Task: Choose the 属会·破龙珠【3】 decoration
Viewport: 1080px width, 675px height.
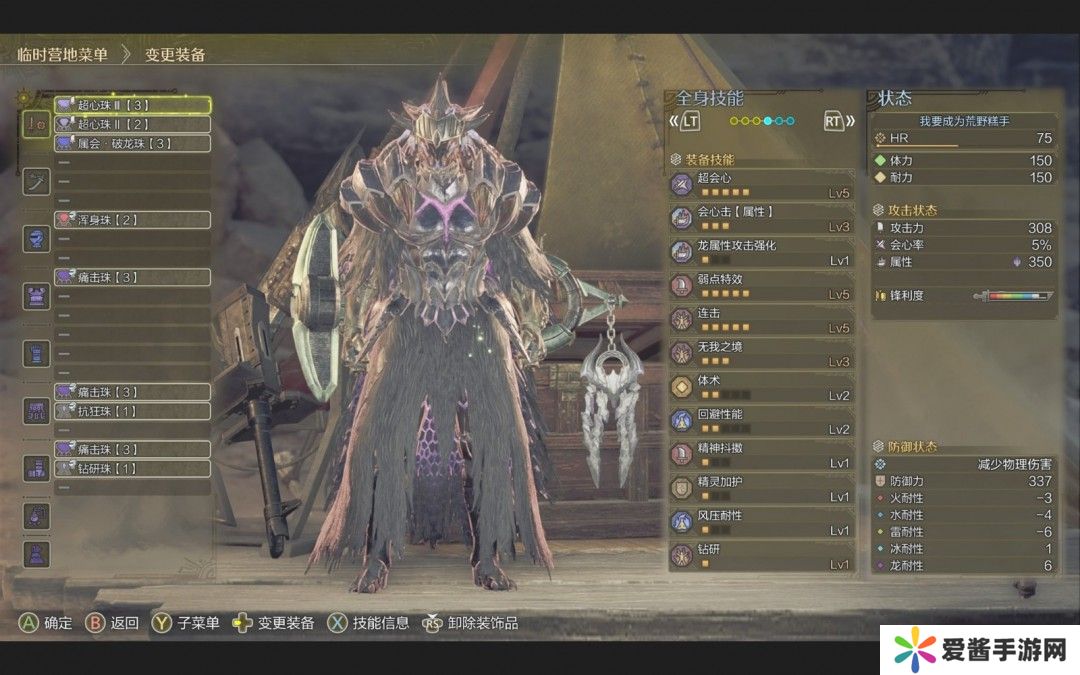Action: click(132, 143)
